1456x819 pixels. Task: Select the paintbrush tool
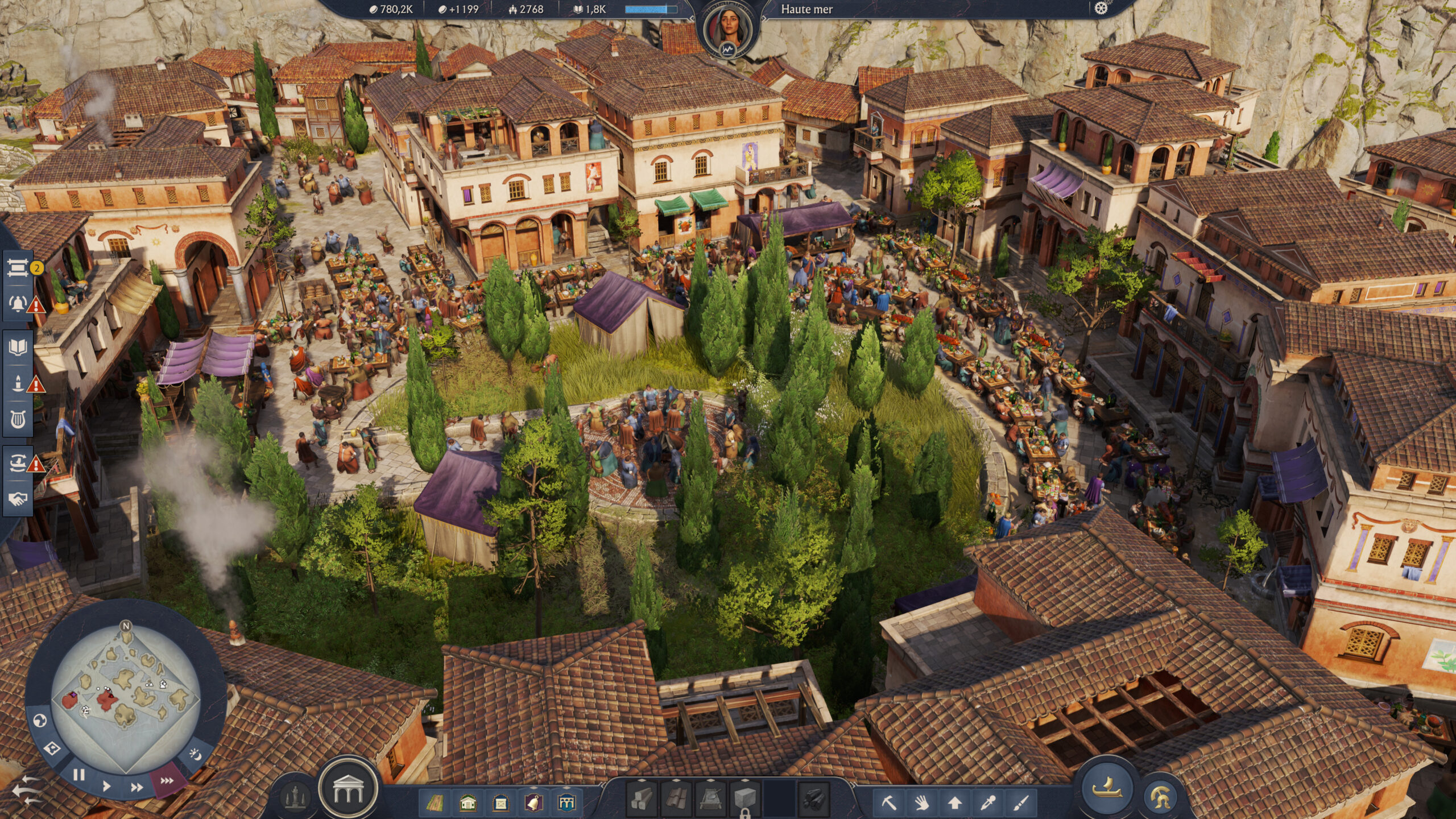click(1021, 803)
